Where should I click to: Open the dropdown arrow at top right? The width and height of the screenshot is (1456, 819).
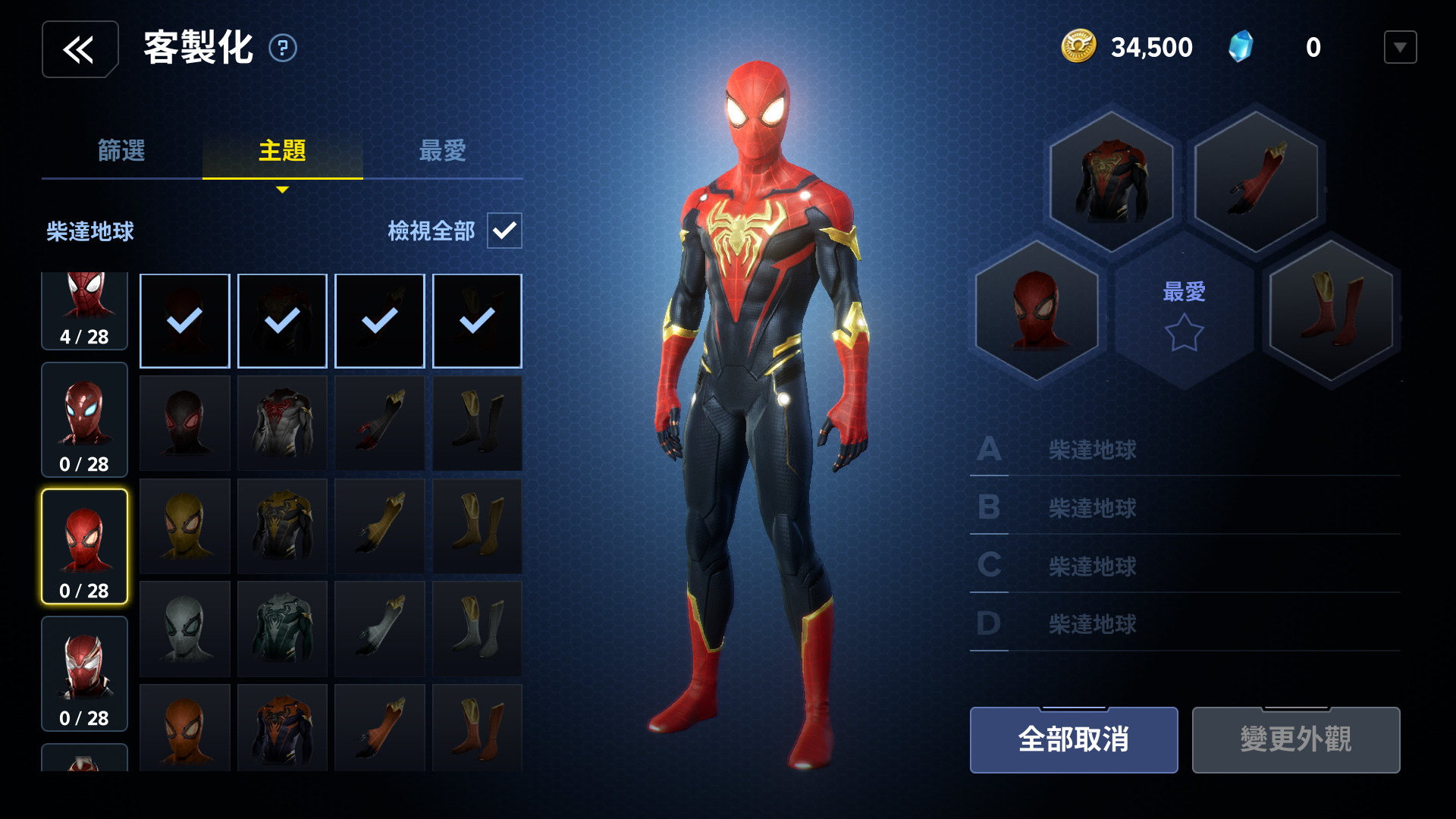1400,46
